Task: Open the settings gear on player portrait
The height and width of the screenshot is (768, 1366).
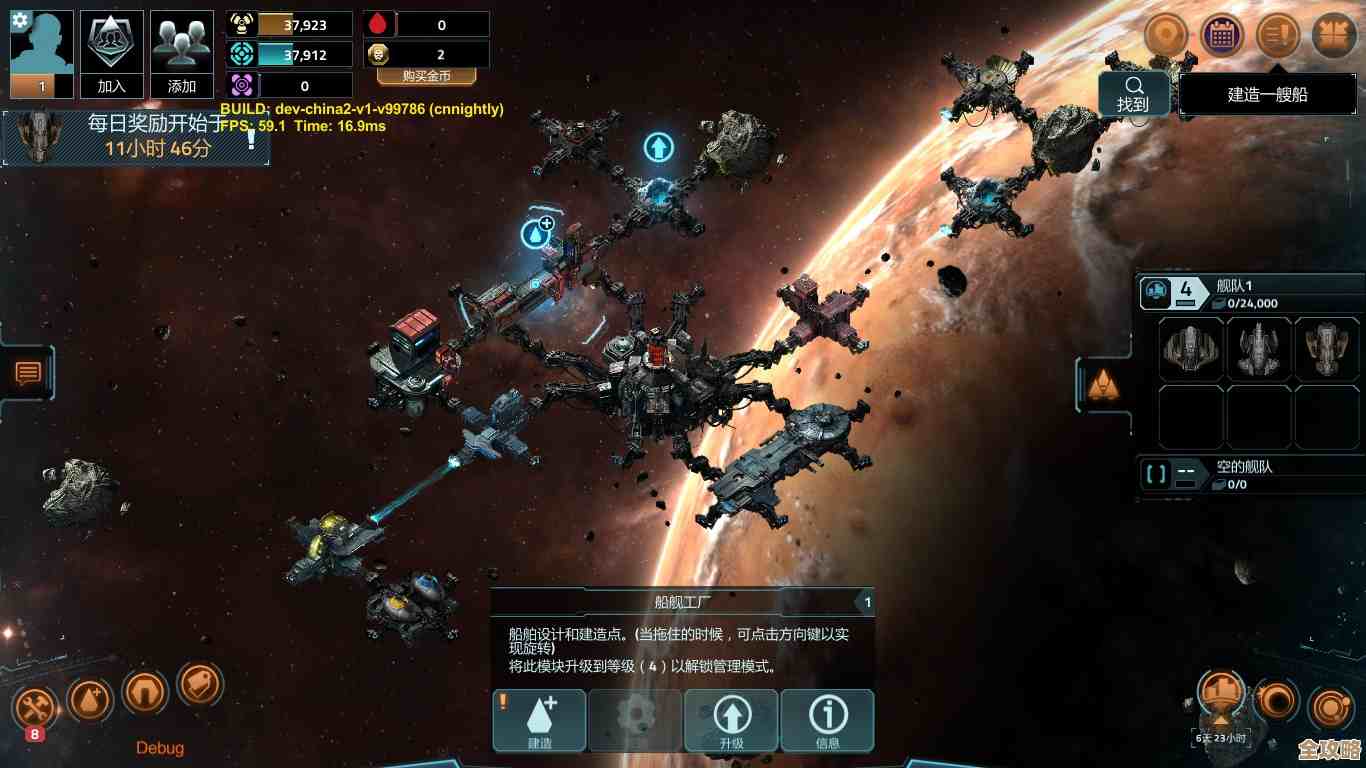Action: click(19, 19)
